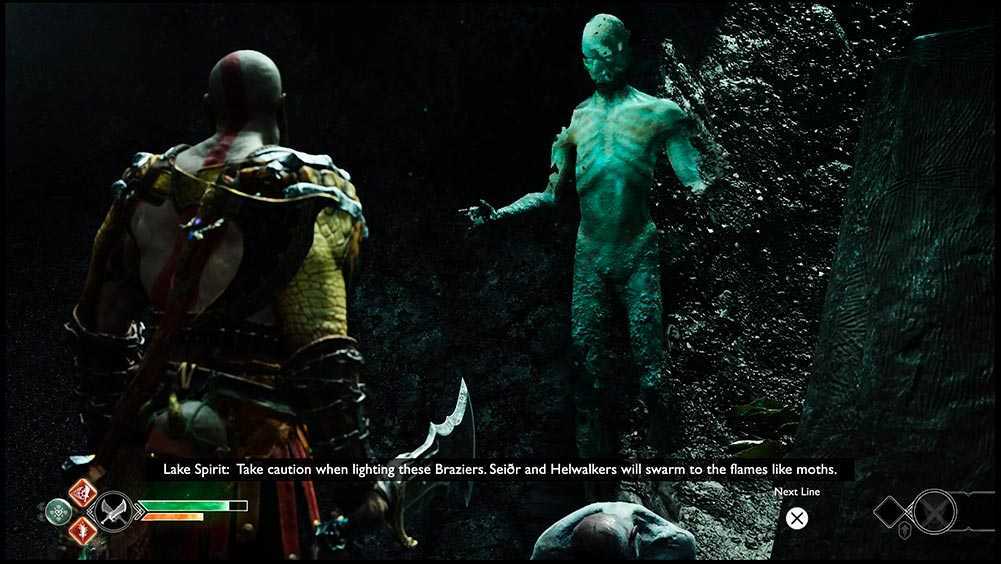Select the greyed-out crossed circle companion icon
Screen dimensions: 1001x564
[x=935, y=512]
